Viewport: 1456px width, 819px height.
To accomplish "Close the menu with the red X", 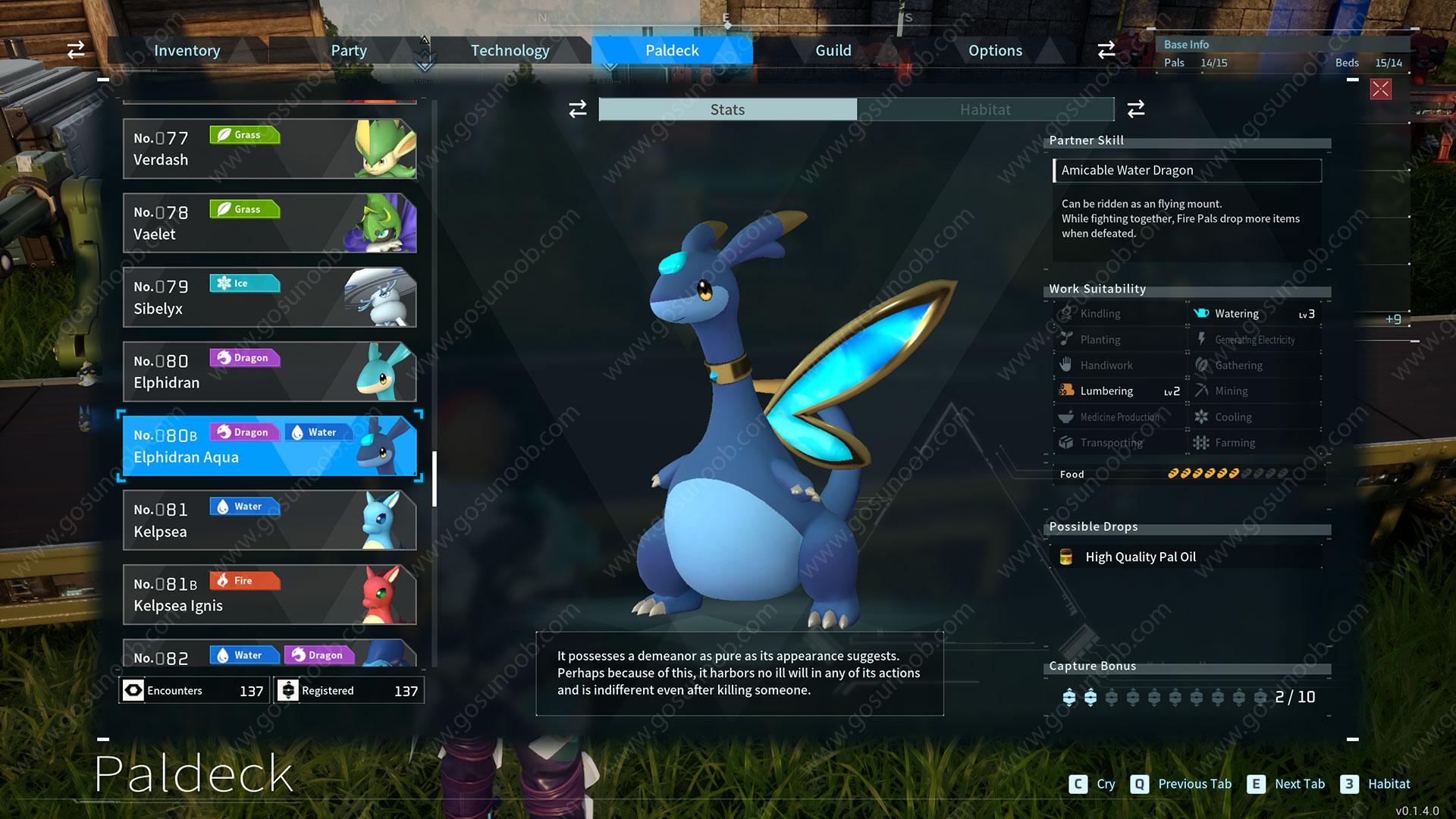I will point(1380,89).
